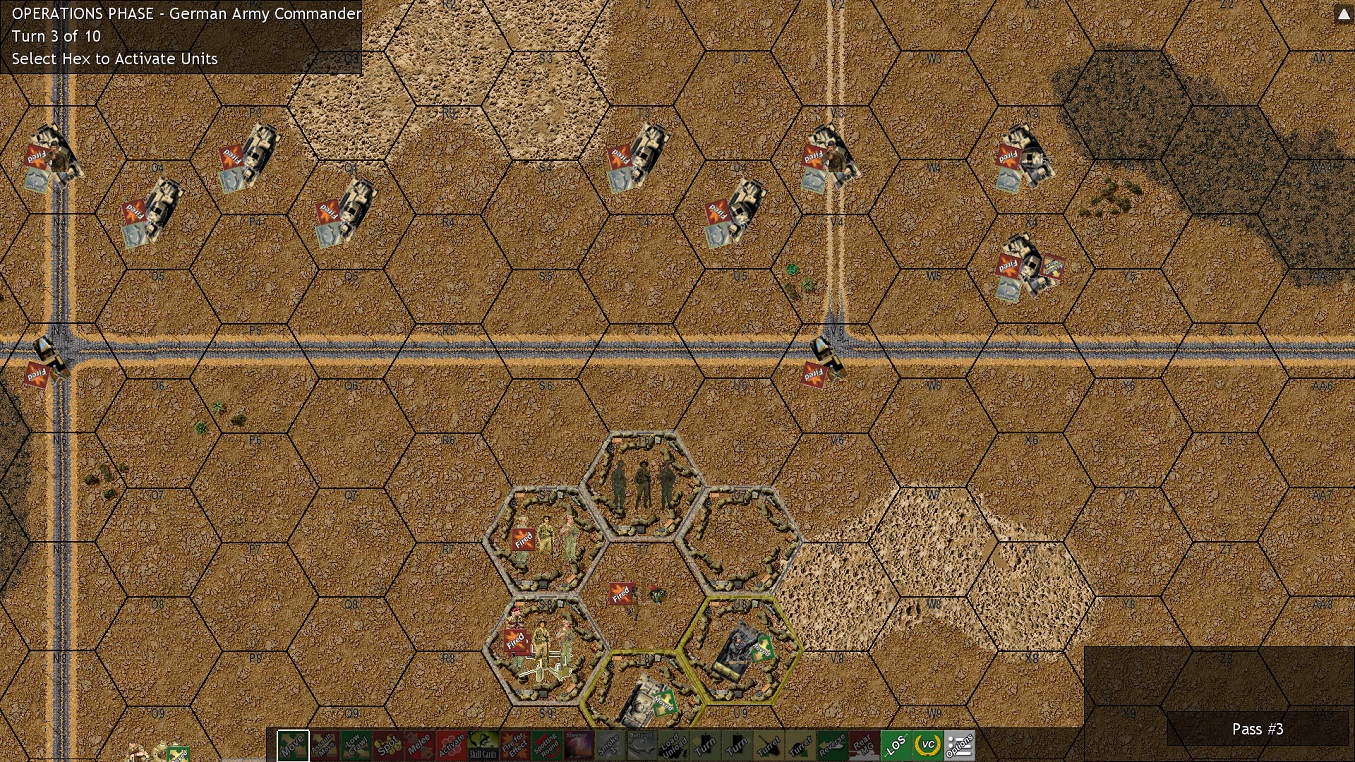Click the Load/Unload icon

[x=673, y=746]
